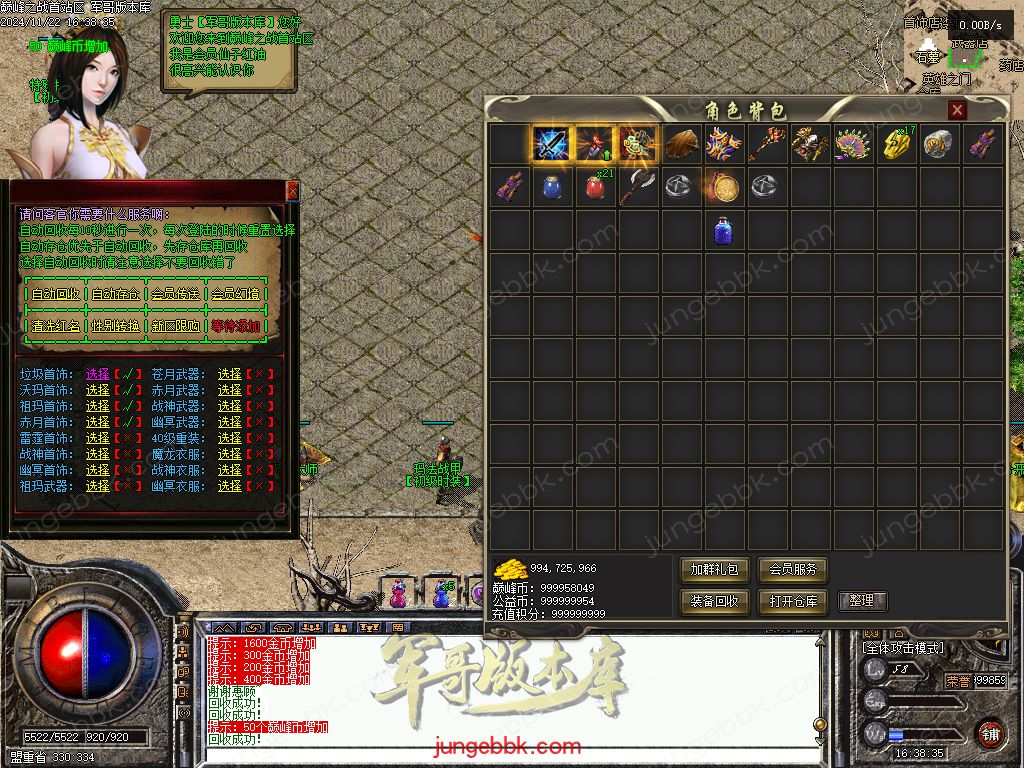Toggle 选择 beside 雷霆首饰
Screen dimensions: 1024x768
pyautogui.click(x=98, y=438)
